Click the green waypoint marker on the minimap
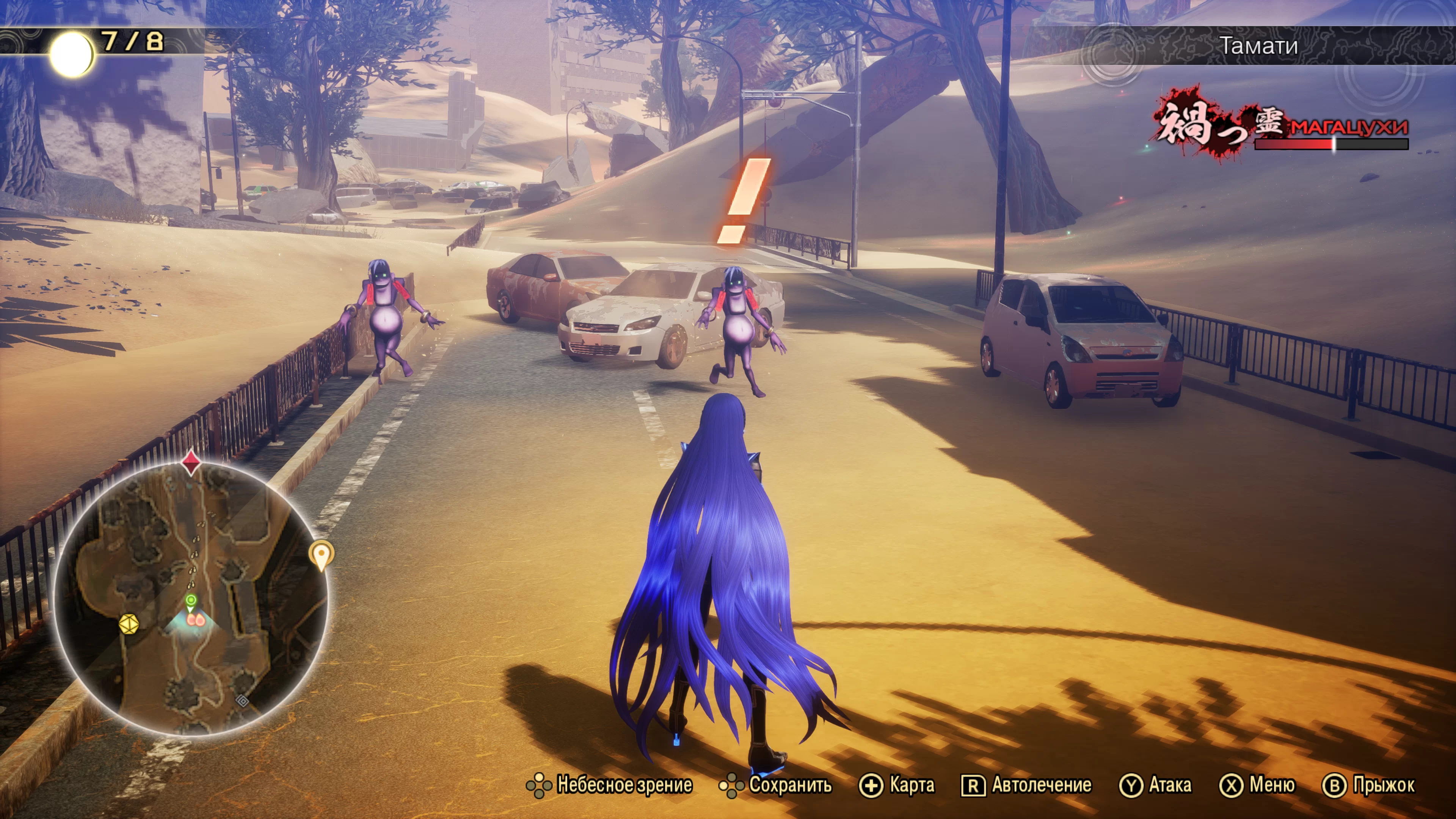The height and width of the screenshot is (819, 1456). (x=191, y=600)
